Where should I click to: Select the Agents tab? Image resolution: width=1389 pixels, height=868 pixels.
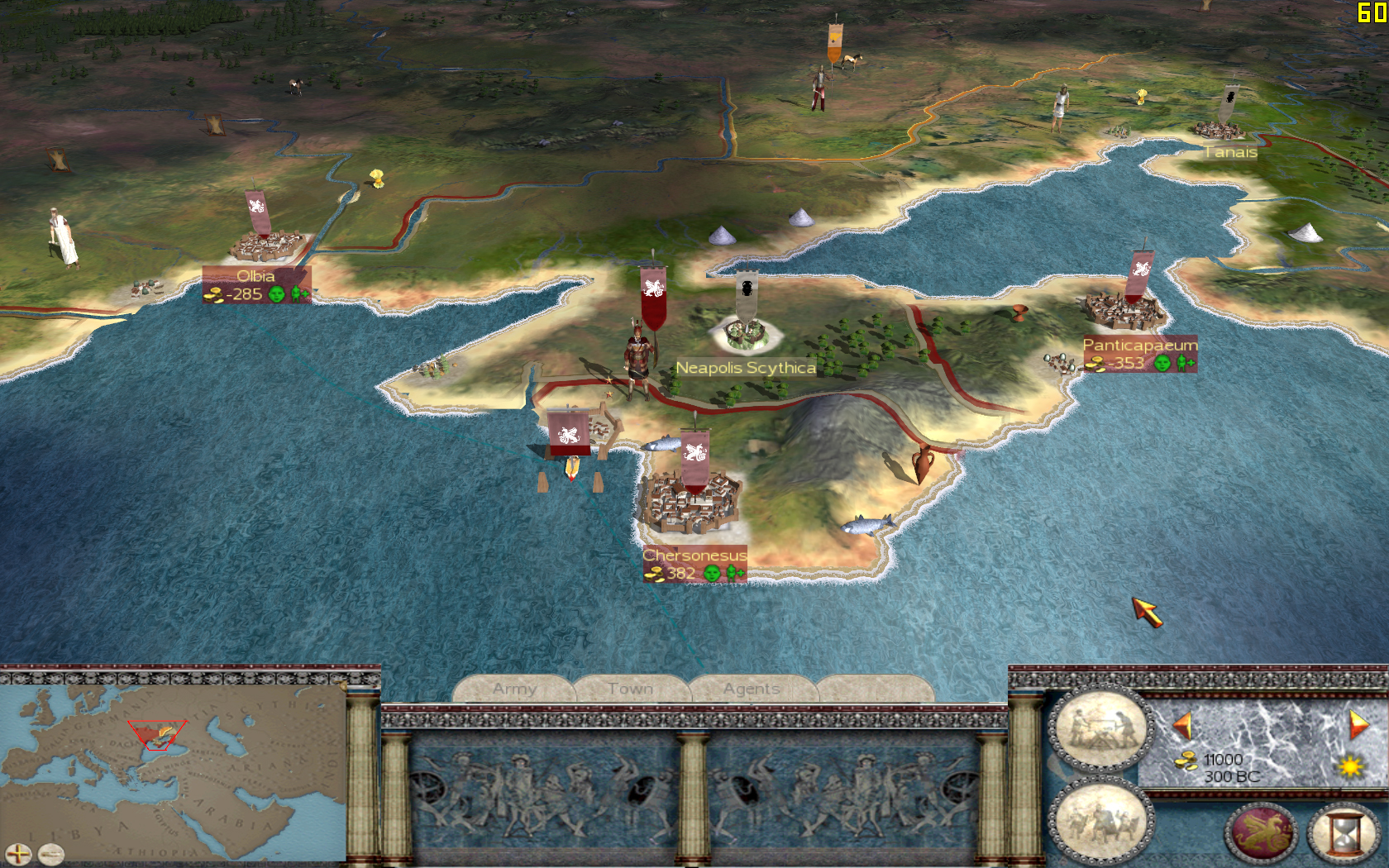pyautogui.click(x=752, y=689)
